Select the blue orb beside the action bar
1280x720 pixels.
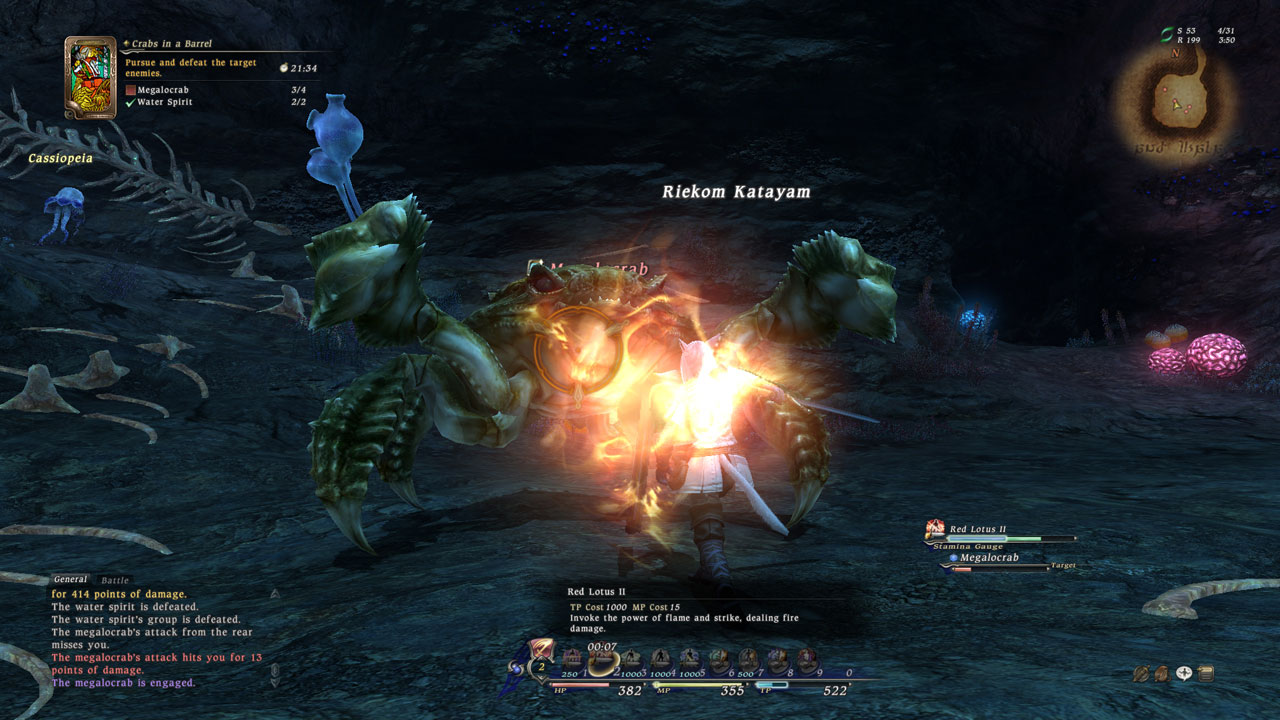pos(514,667)
